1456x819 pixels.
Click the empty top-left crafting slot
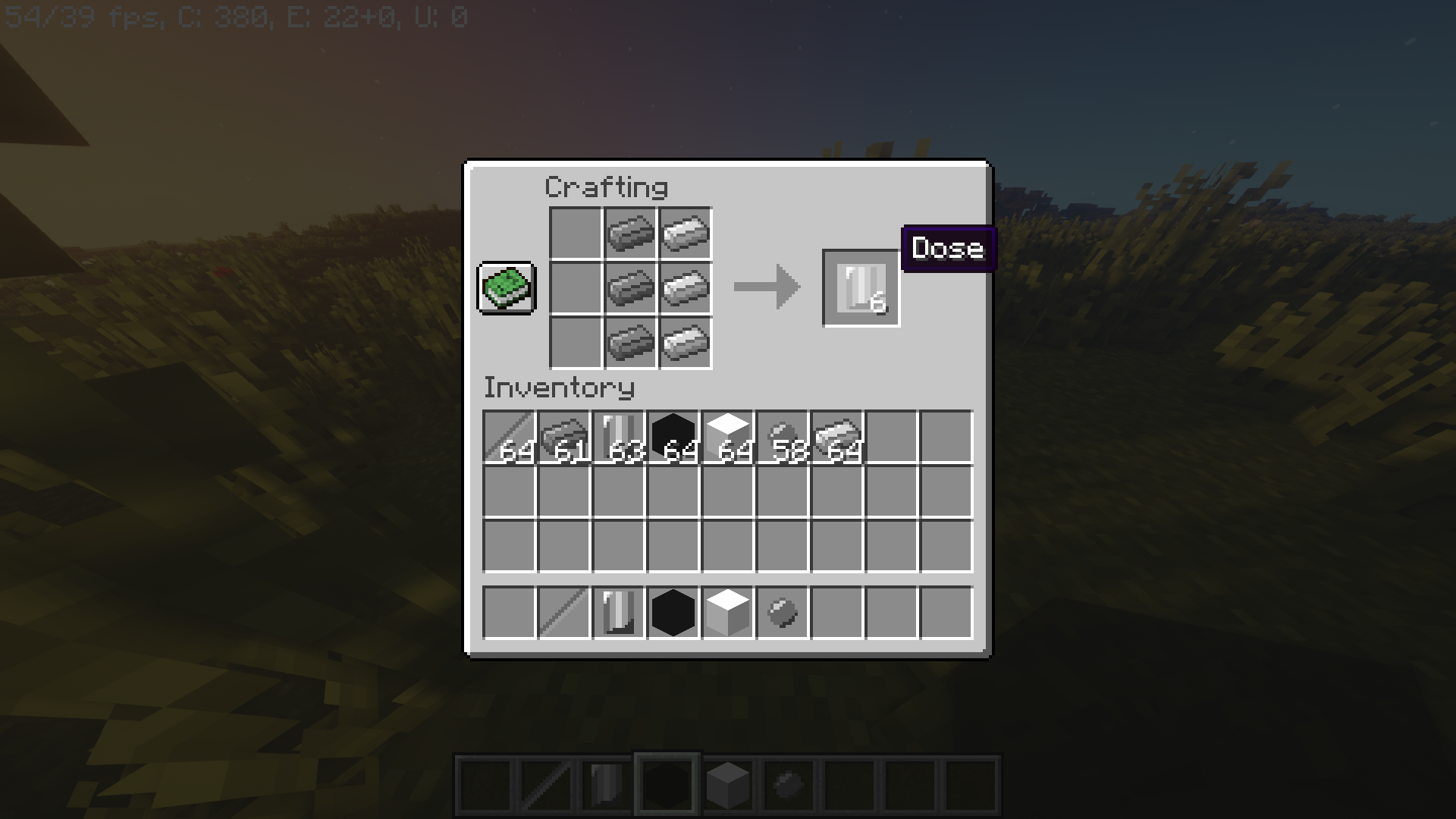click(x=574, y=234)
